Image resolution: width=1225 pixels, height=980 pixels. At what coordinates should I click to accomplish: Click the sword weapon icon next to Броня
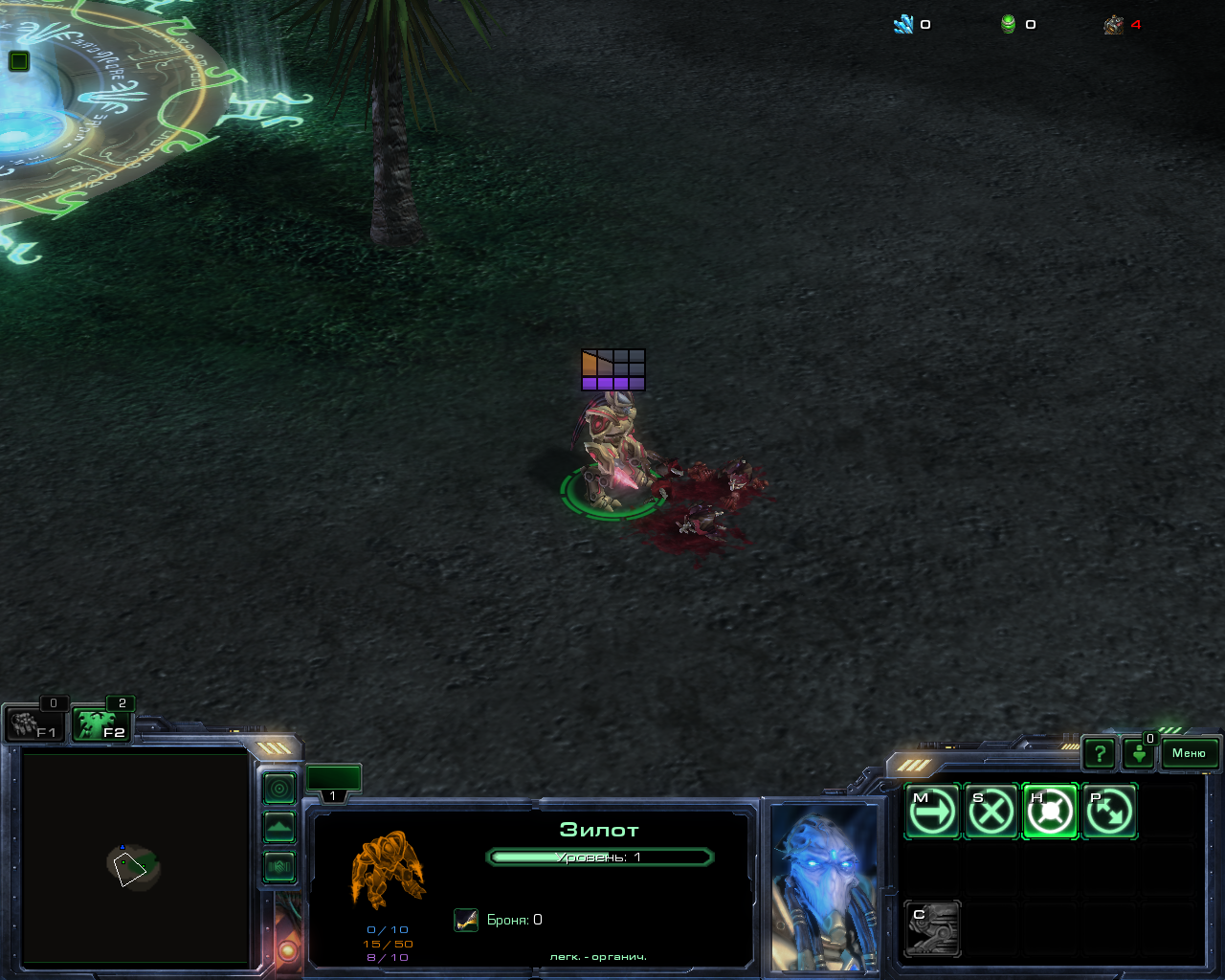pos(466,920)
